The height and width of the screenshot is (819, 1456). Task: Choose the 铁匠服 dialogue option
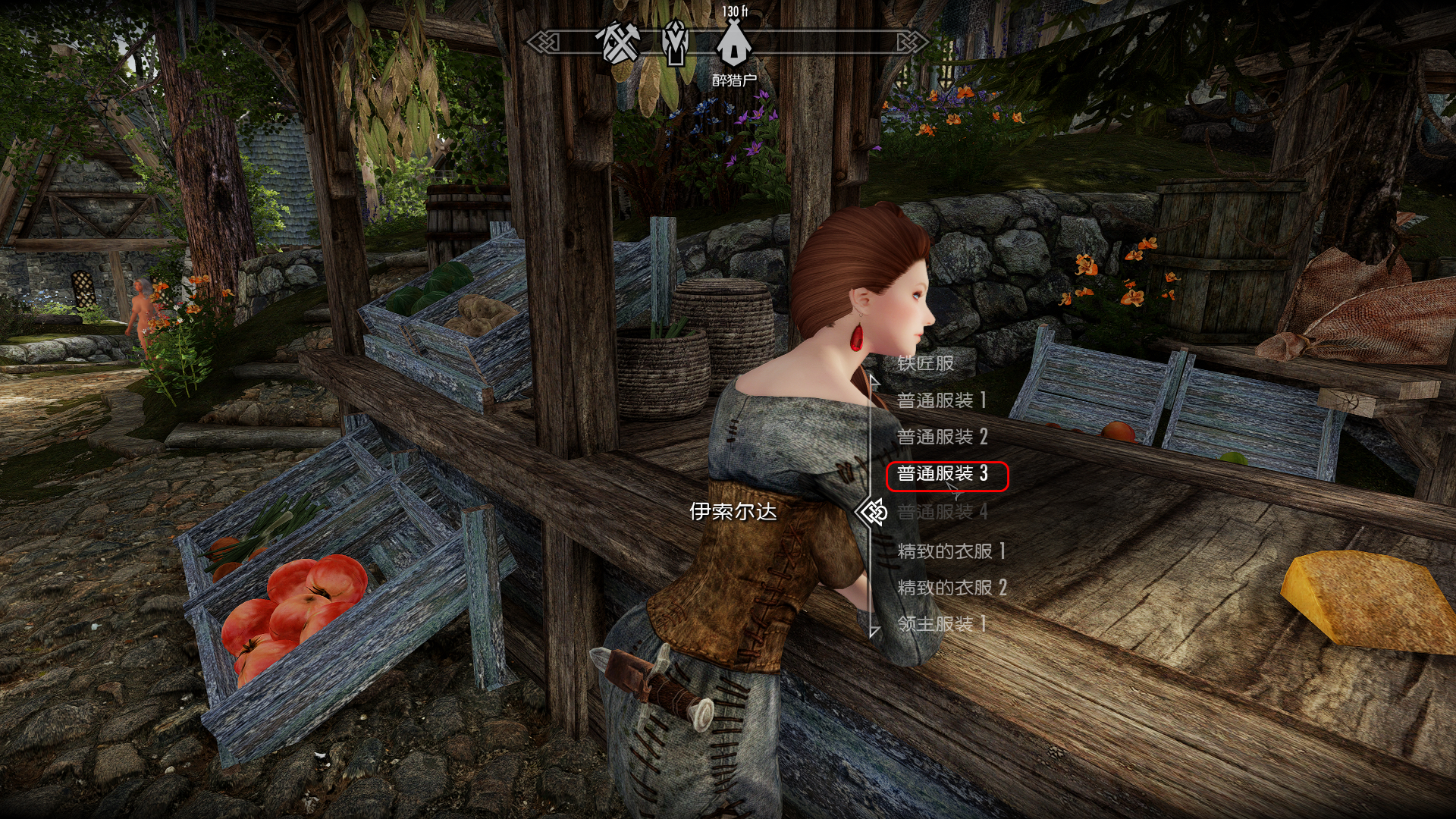(x=925, y=363)
